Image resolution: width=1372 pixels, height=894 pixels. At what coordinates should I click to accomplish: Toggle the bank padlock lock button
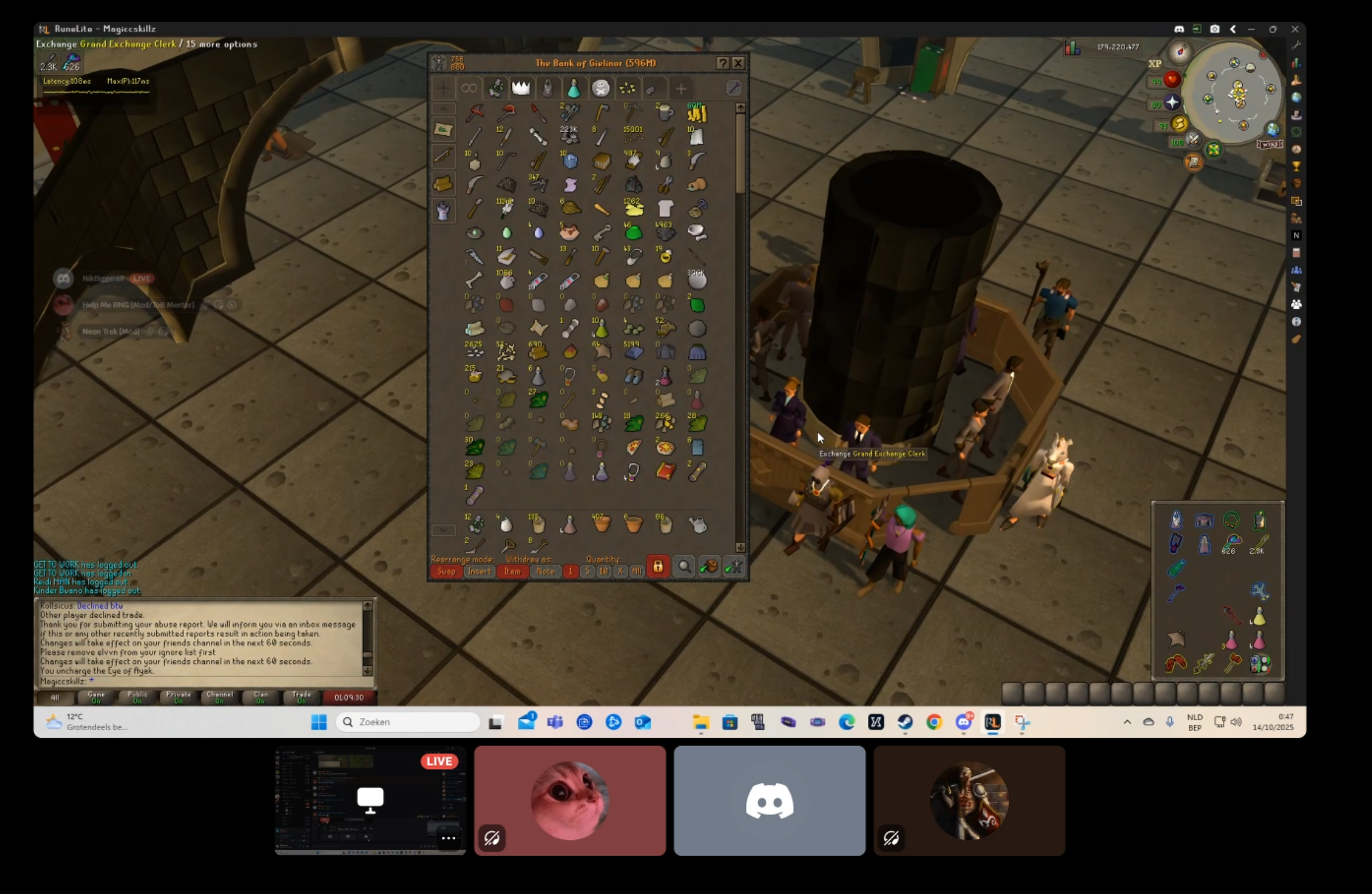[x=658, y=567]
